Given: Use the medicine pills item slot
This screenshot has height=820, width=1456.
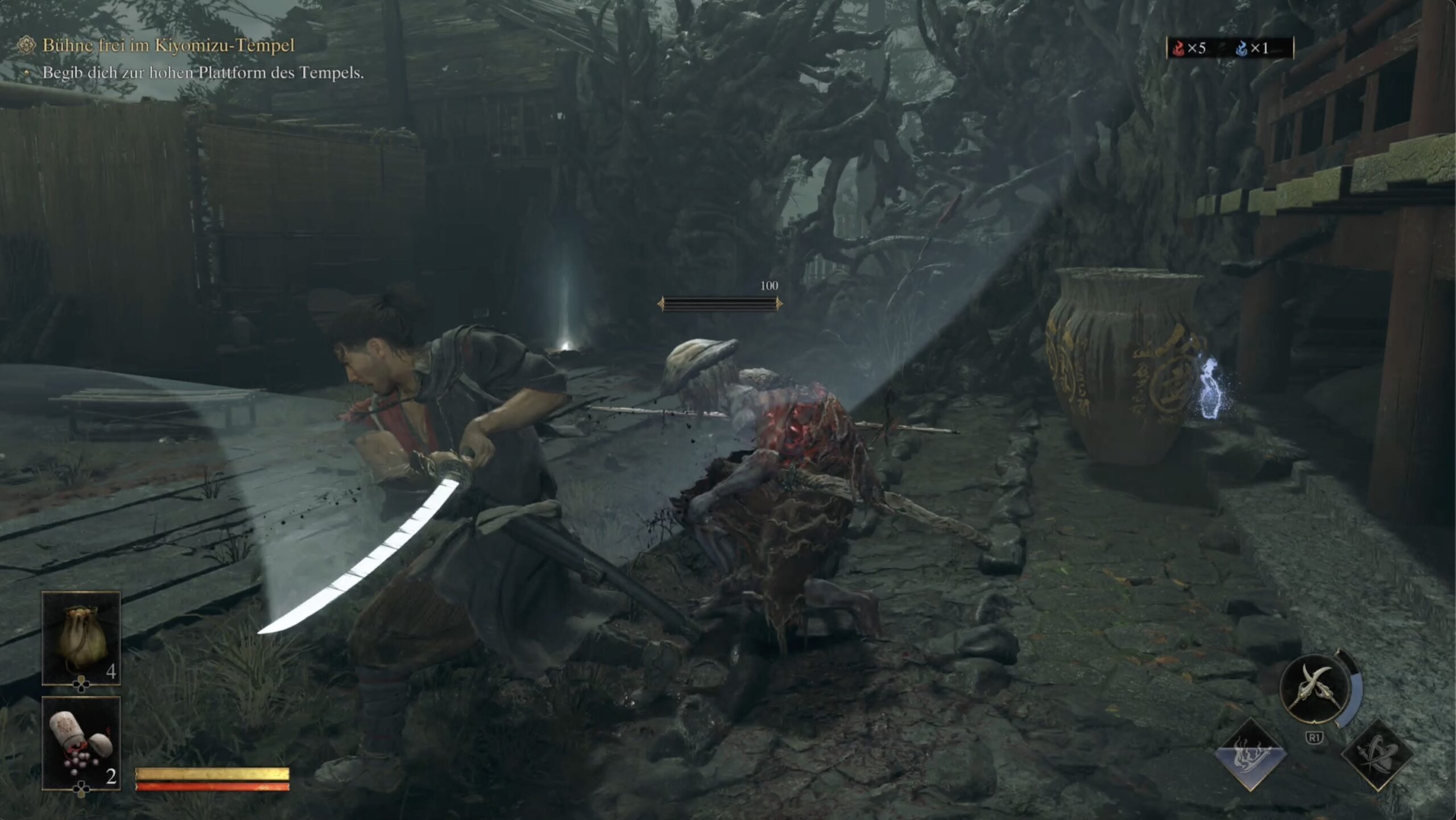Looking at the screenshot, I should point(81,743).
